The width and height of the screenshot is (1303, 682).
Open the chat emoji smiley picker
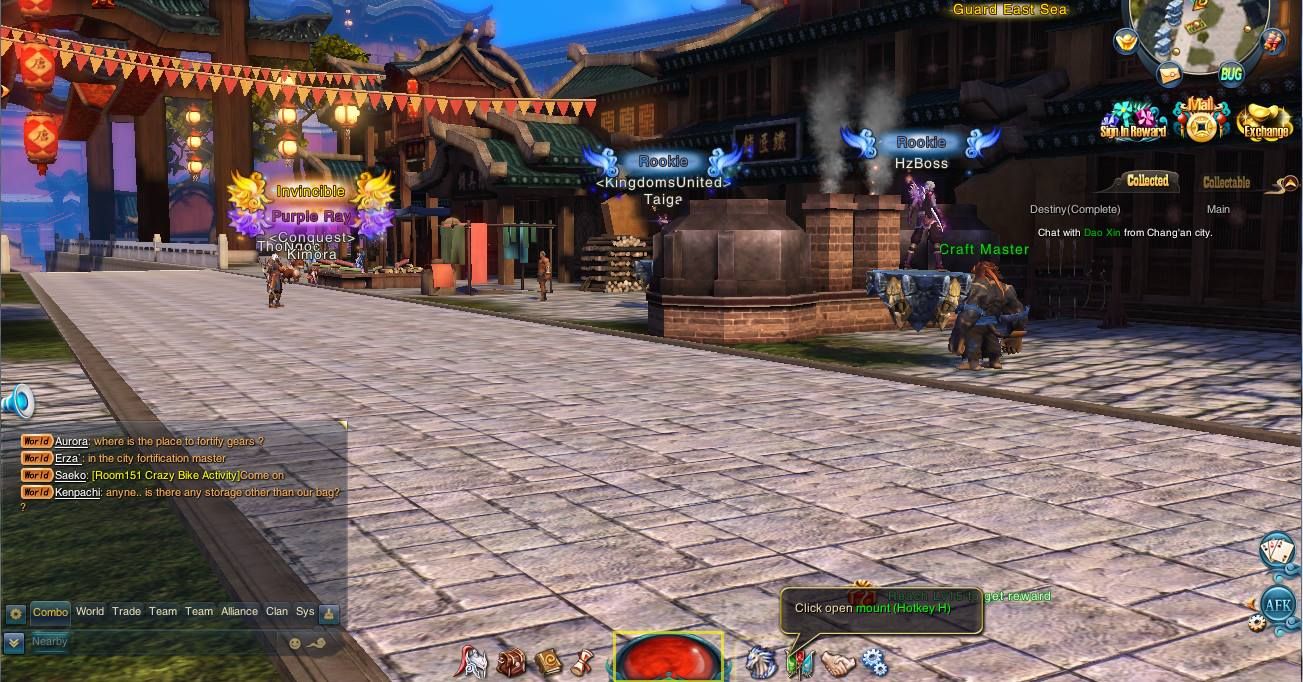click(x=295, y=643)
